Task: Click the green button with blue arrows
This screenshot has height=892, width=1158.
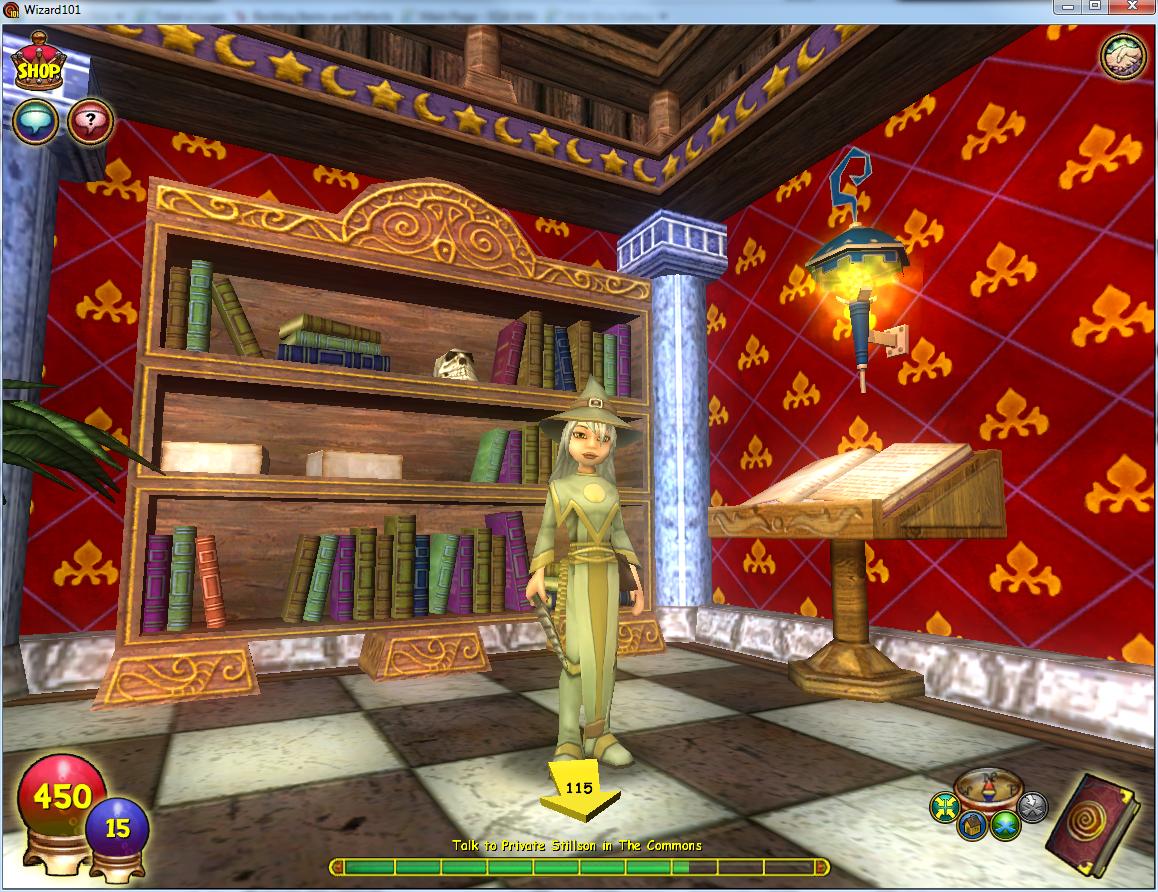Action: (x=1005, y=826)
